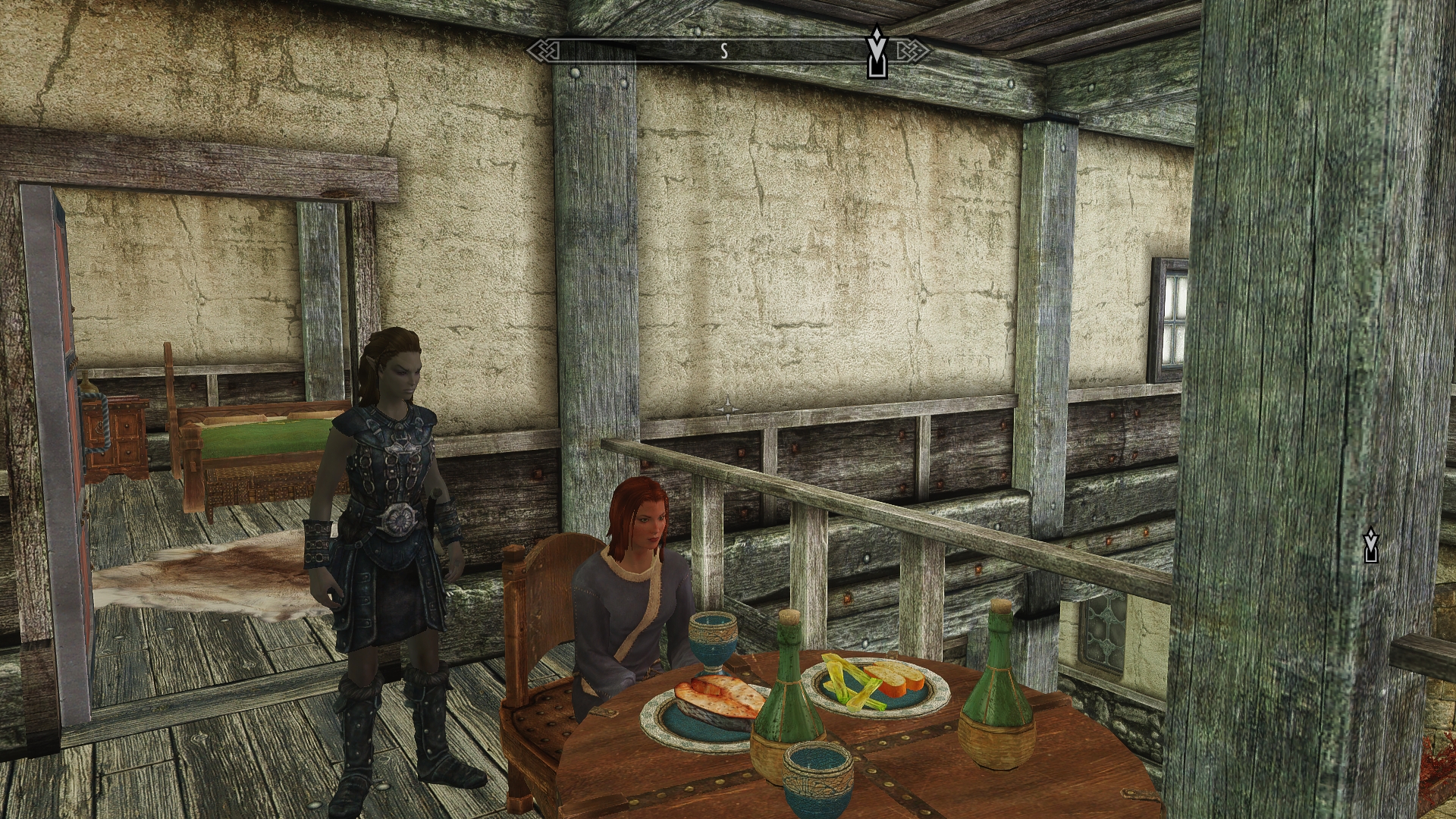Click the floating quest objective marker
This screenshot has width=1456, height=819.
coord(1370,546)
